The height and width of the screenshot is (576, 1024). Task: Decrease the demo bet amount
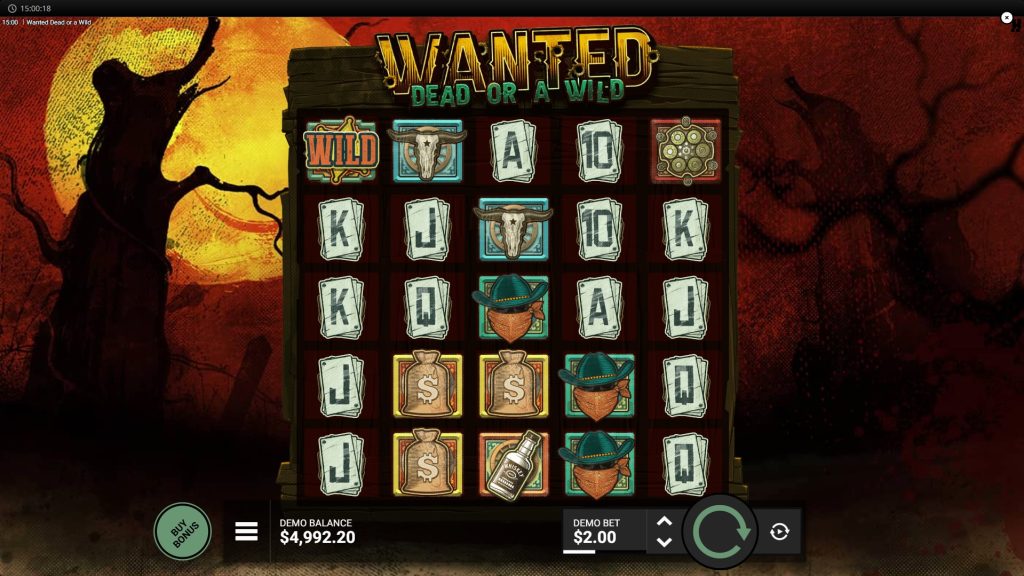tap(663, 542)
